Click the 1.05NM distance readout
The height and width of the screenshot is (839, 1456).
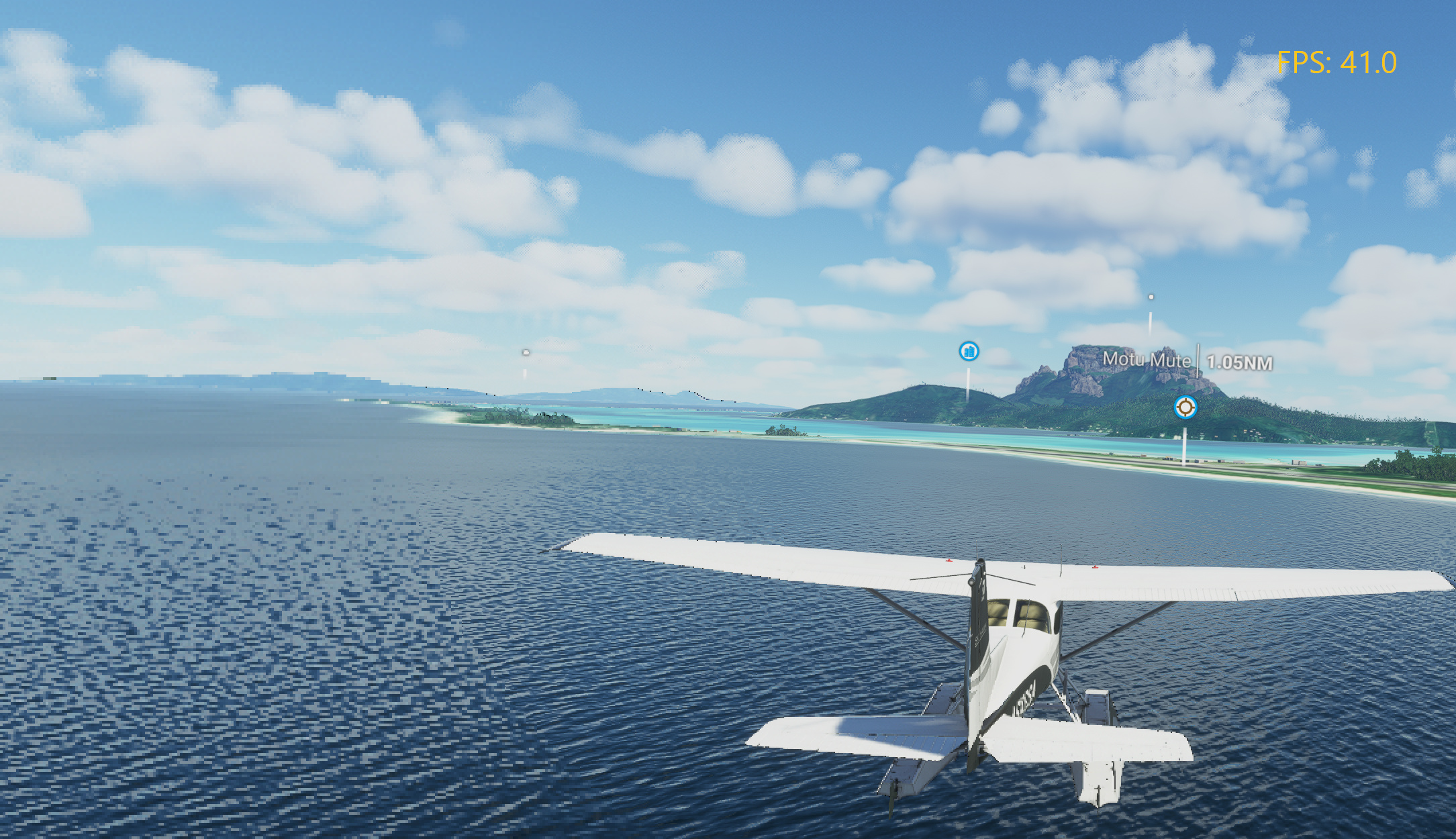coord(1239,361)
